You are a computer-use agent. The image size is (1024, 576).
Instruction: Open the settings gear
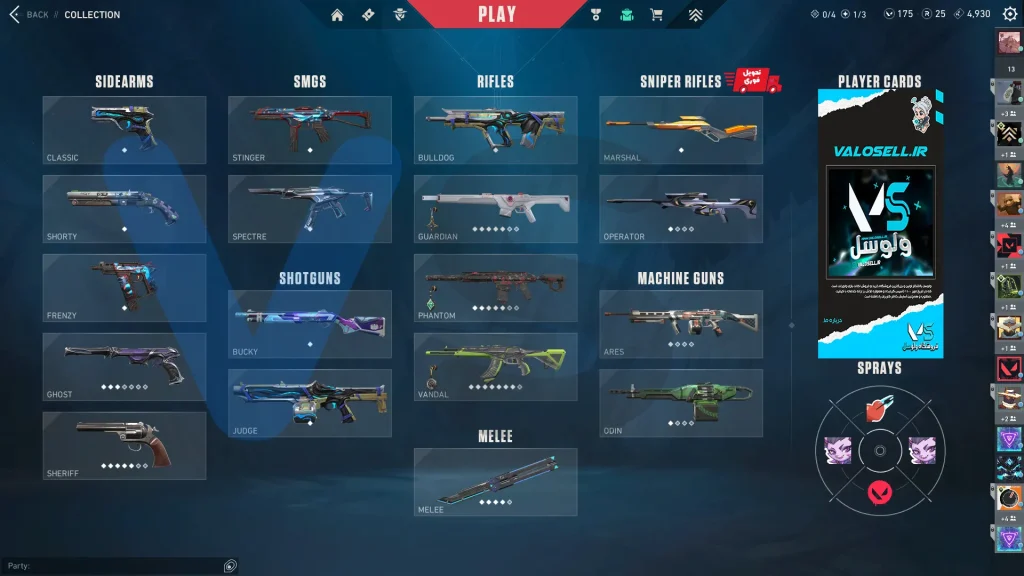1009,14
